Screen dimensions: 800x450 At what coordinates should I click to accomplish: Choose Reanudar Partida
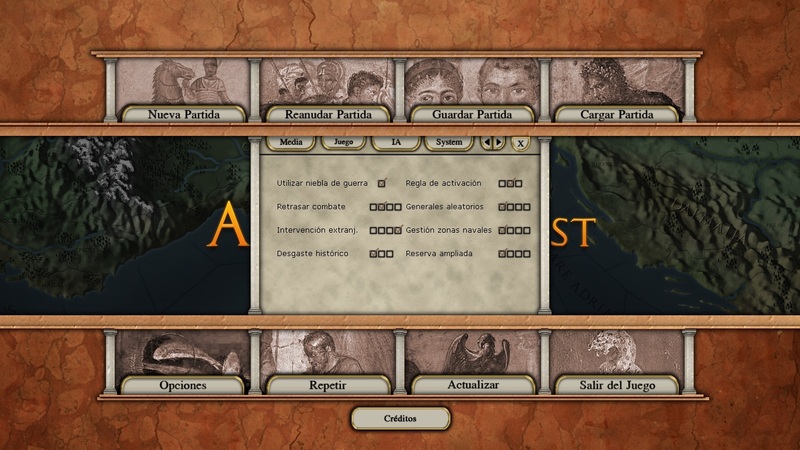point(327,114)
